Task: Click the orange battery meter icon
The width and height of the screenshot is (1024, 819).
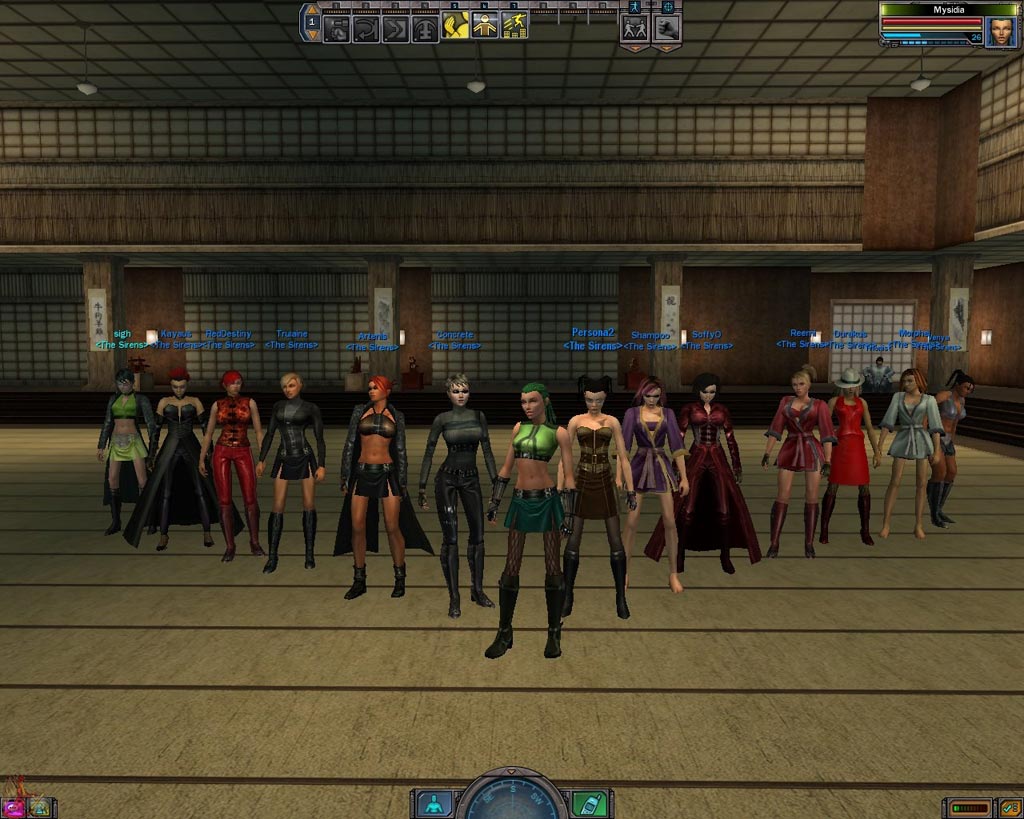Action: click(x=969, y=806)
